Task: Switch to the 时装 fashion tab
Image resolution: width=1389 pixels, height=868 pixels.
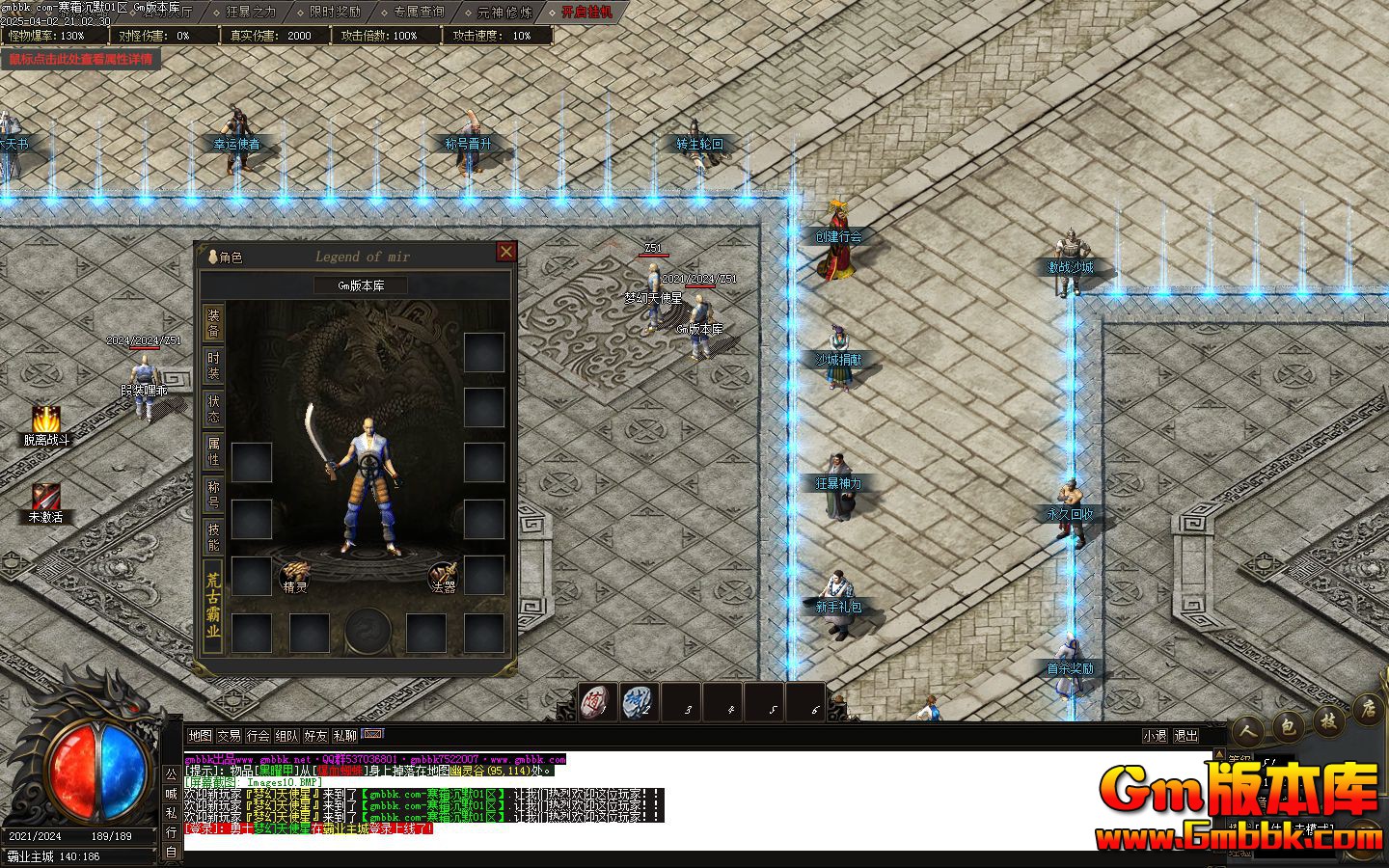Action: [x=213, y=366]
